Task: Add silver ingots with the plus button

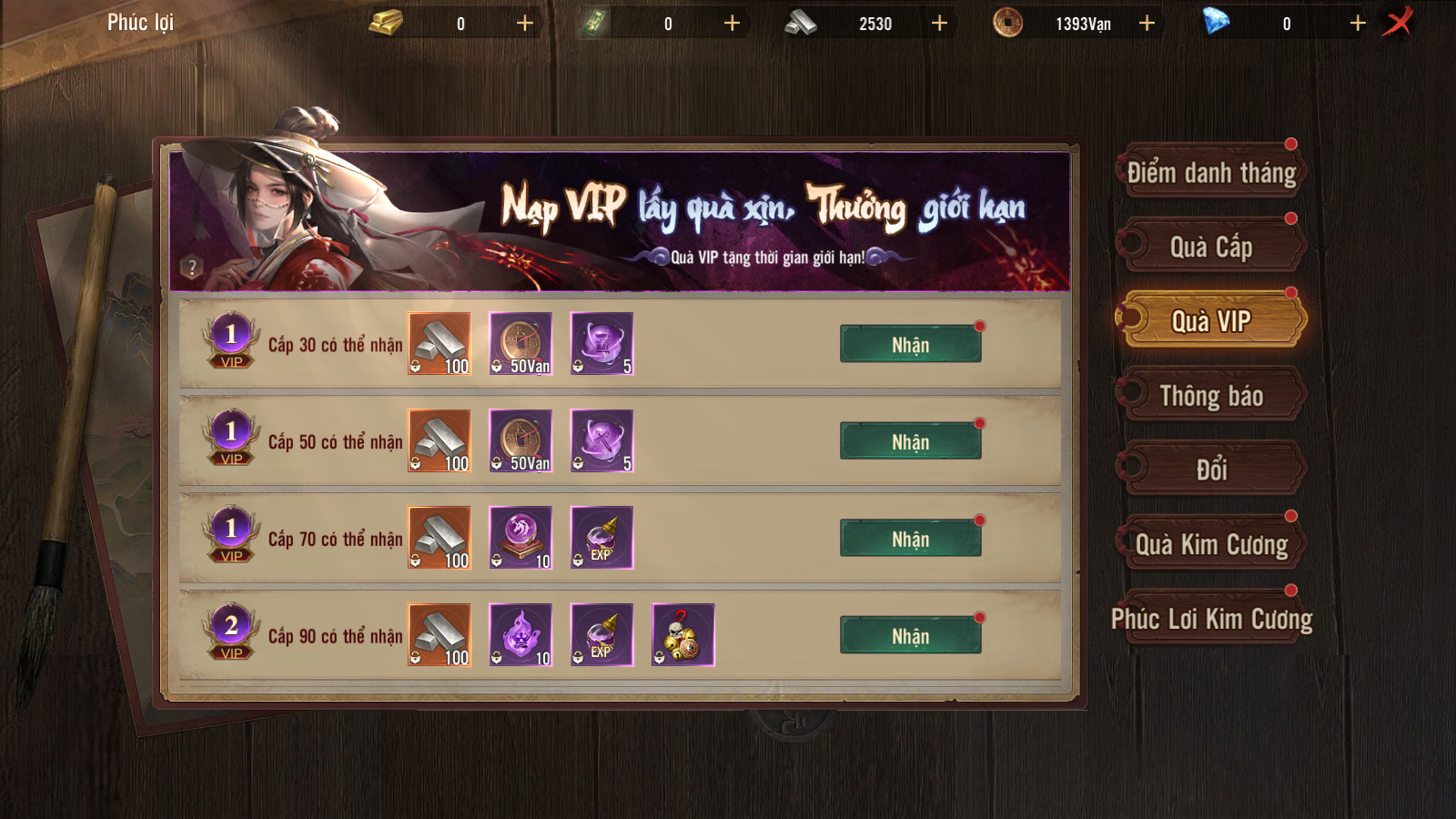Action: tap(939, 23)
